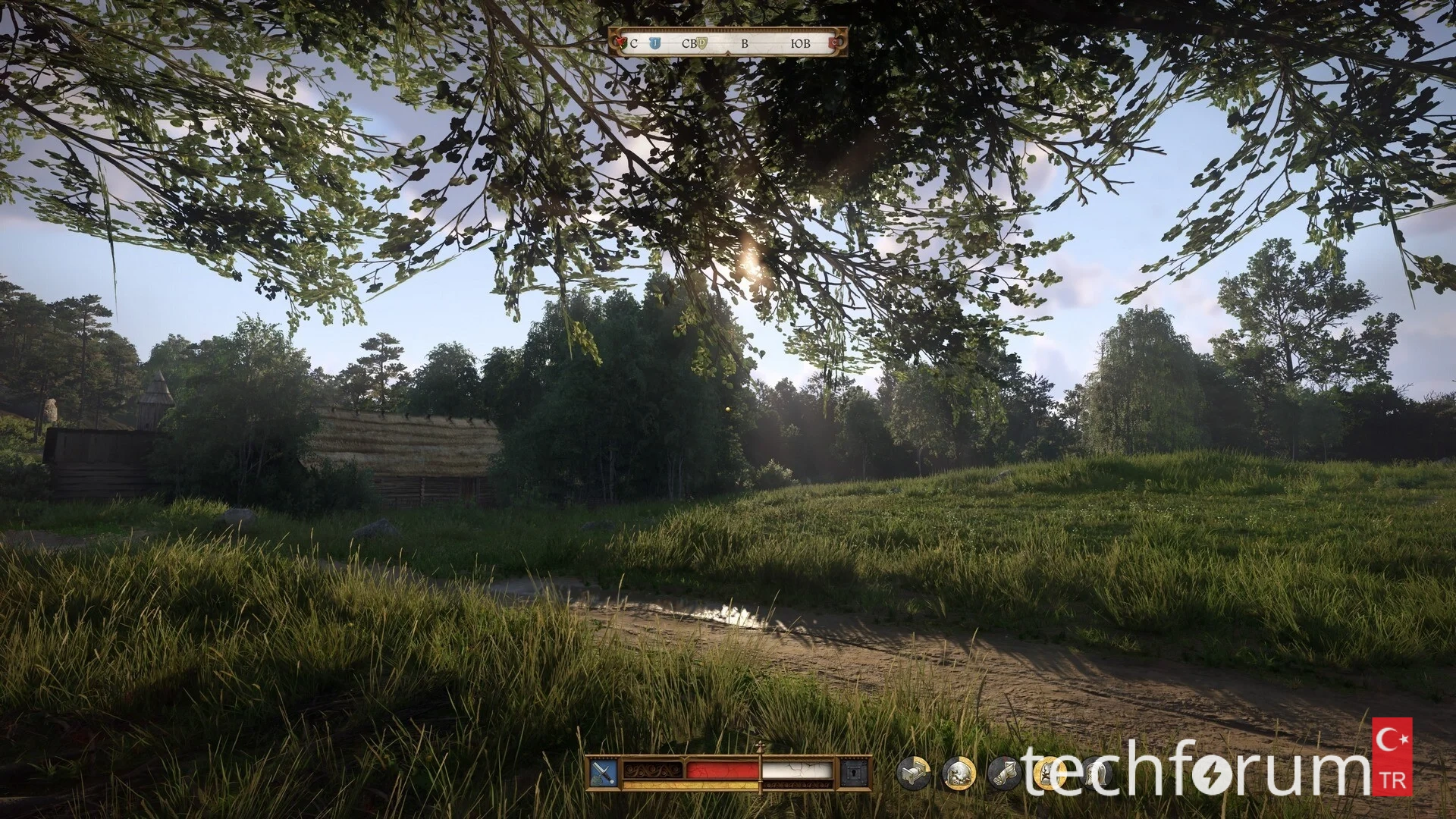This screenshot has width=1456, height=819.
Task: Select the pig-shaped nourishment status icon
Action: click(x=958, y=773)
